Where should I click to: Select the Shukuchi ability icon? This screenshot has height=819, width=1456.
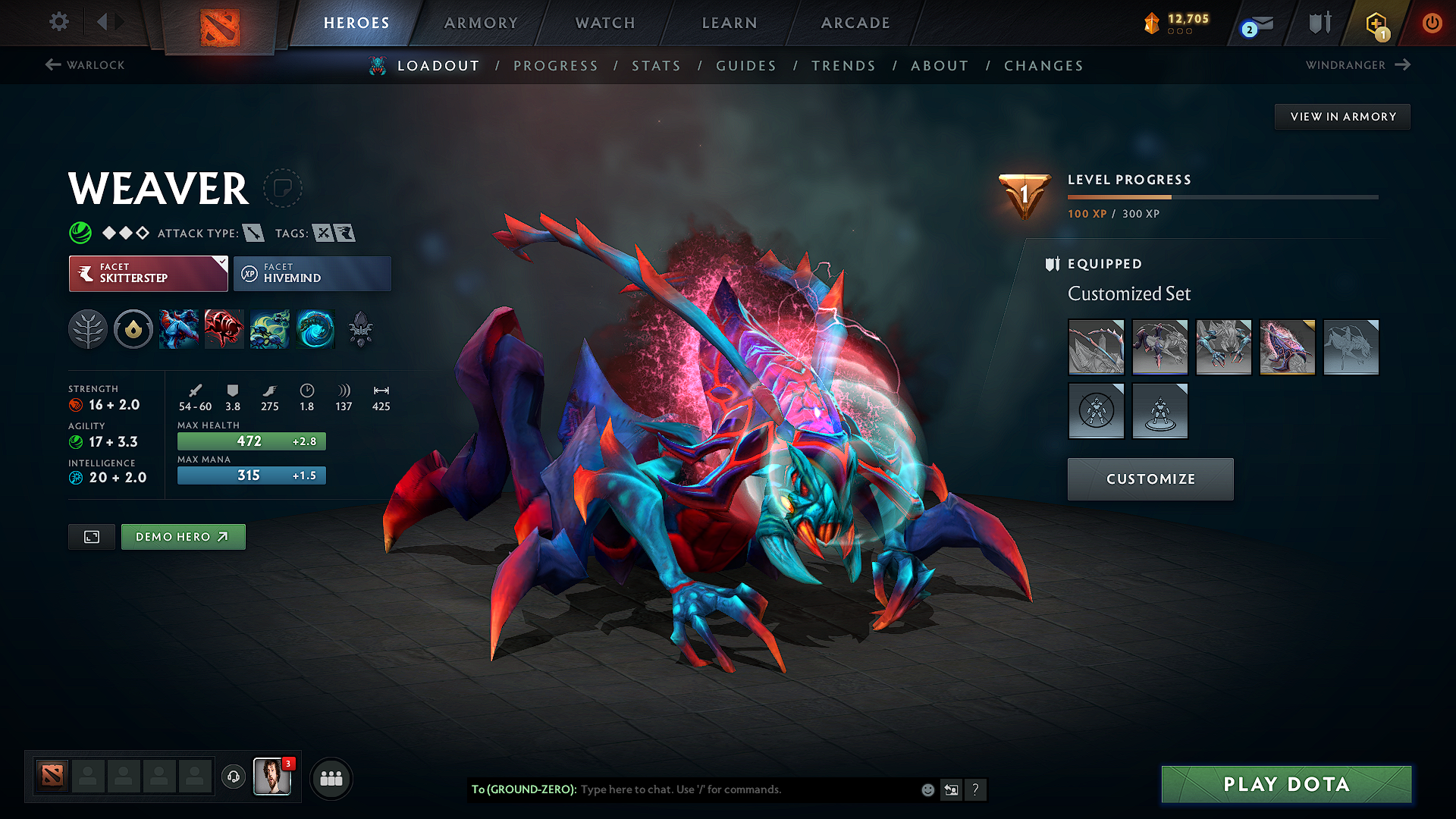pos(224,329)
